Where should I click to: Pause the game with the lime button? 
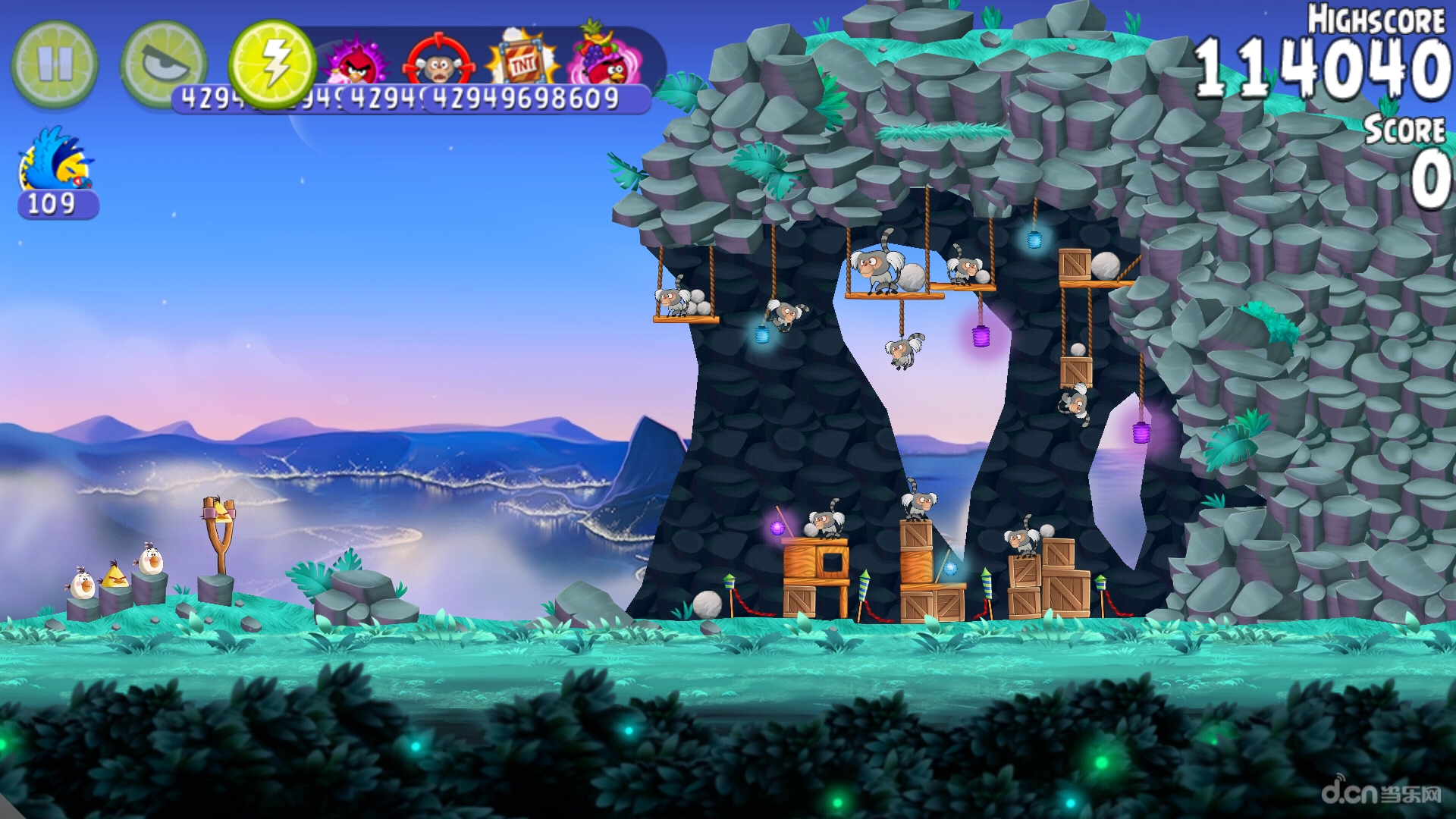(55, 64)
